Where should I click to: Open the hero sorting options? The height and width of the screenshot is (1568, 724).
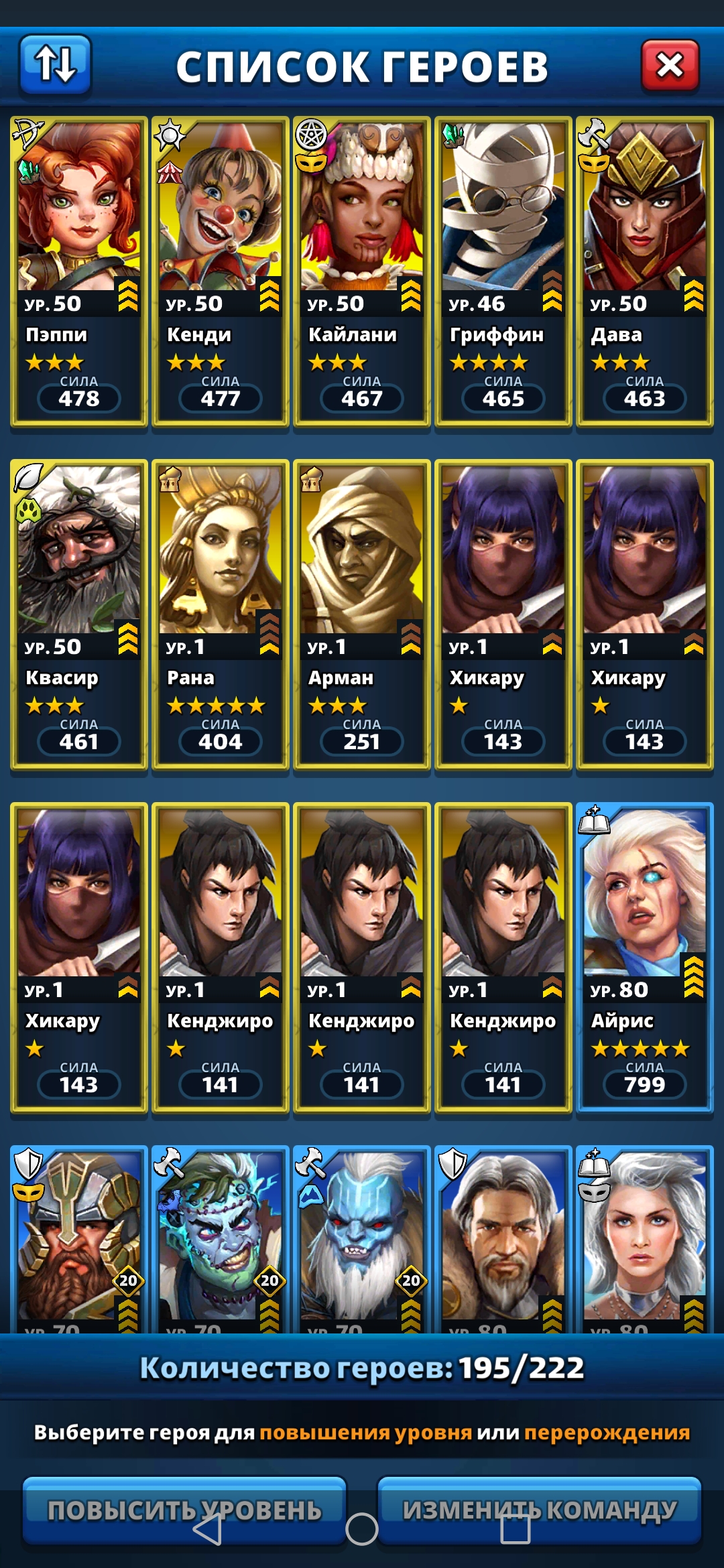[55, 64]
